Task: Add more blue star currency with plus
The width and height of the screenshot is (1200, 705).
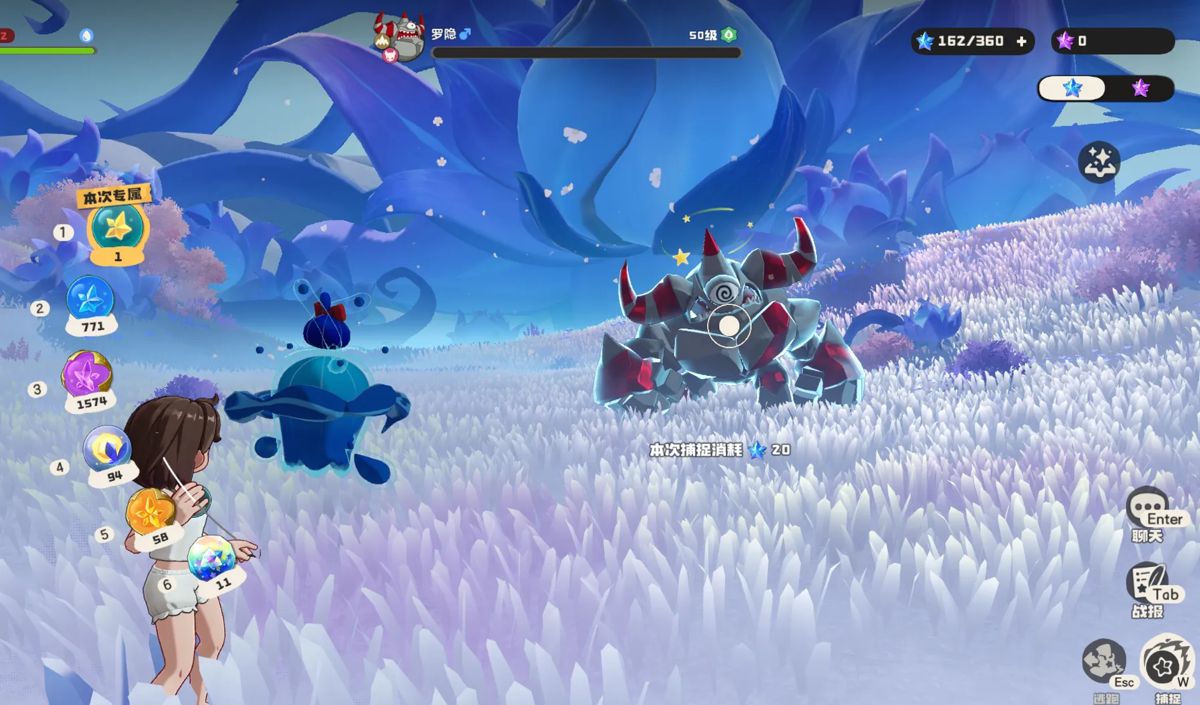Action: 1021,41
